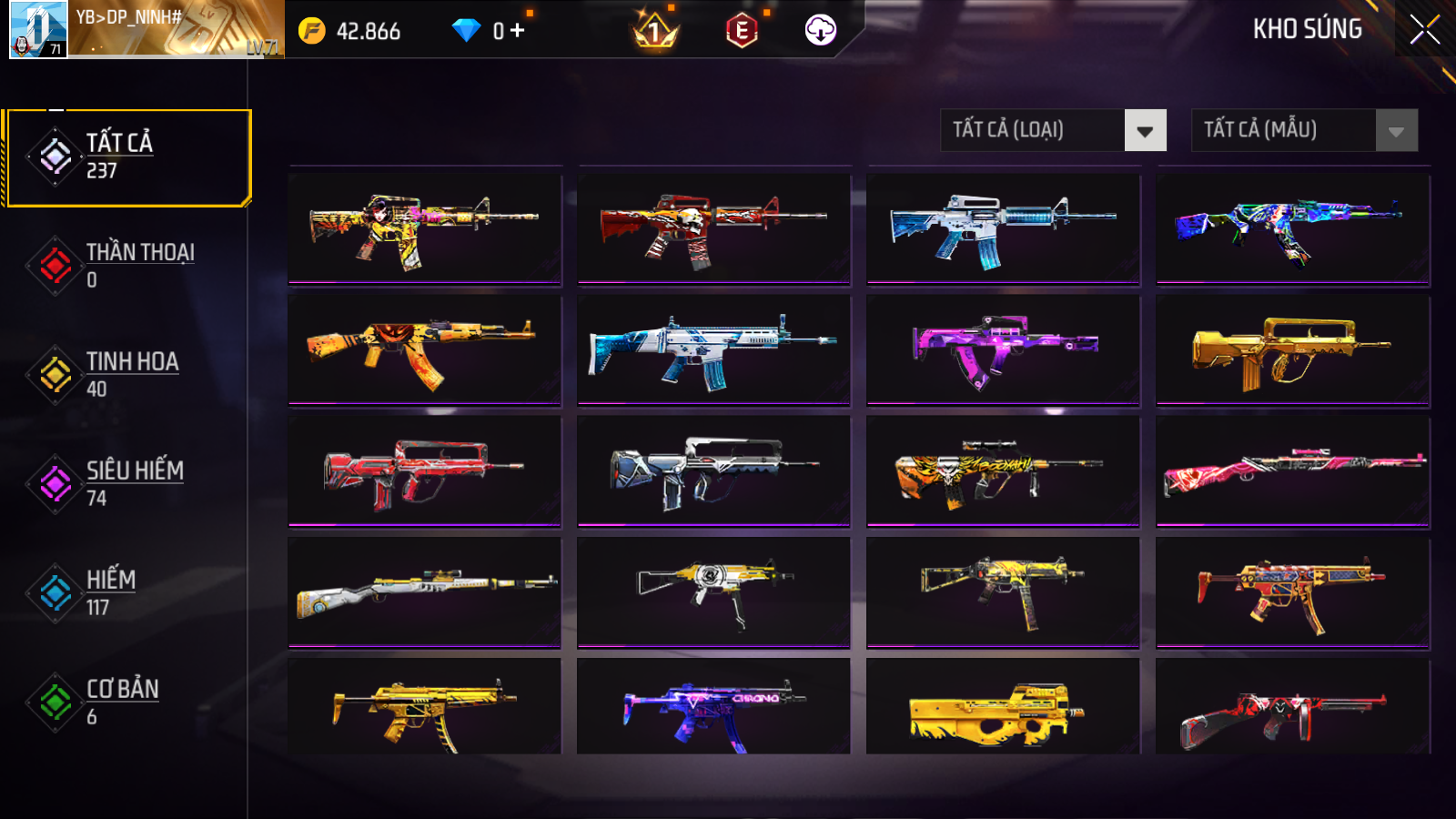Pick the golden FAMAS skin

click(x=1292, y=350)
